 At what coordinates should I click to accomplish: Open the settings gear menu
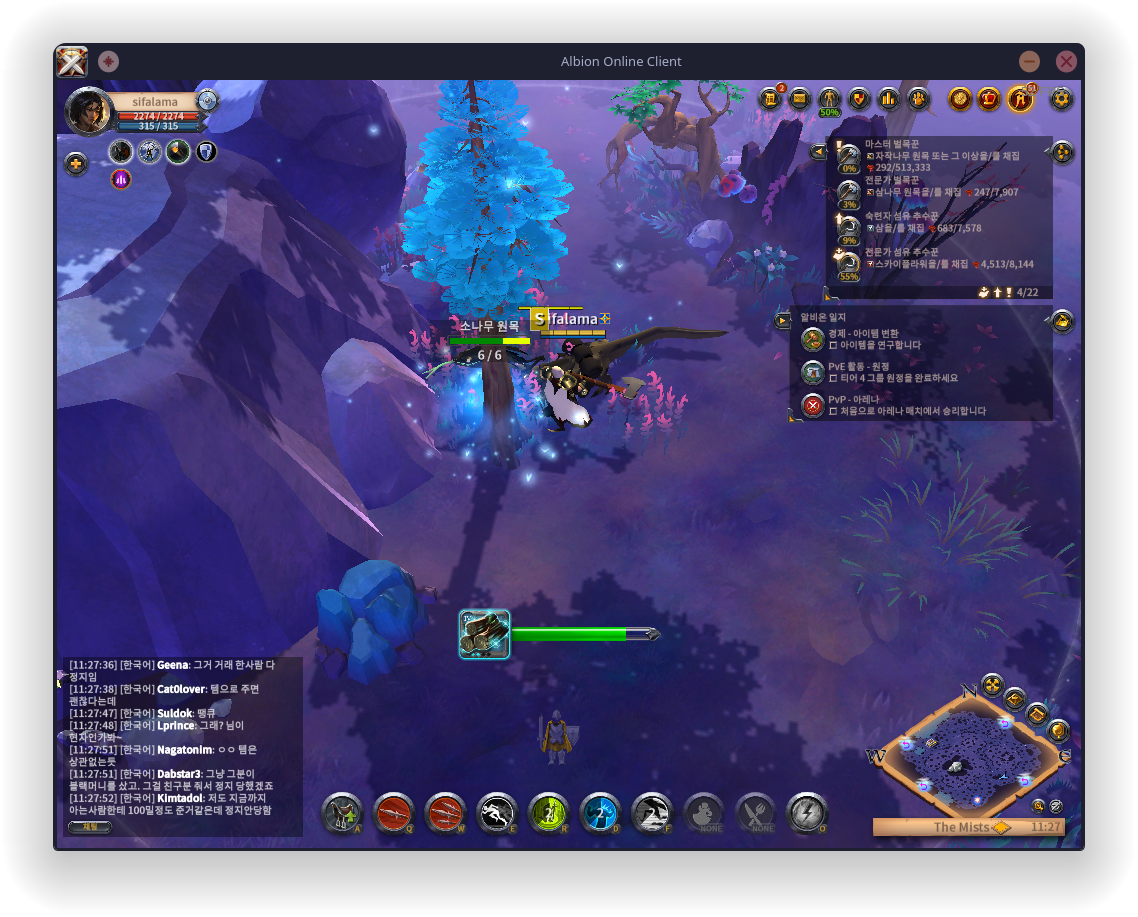pos(1061,98)
